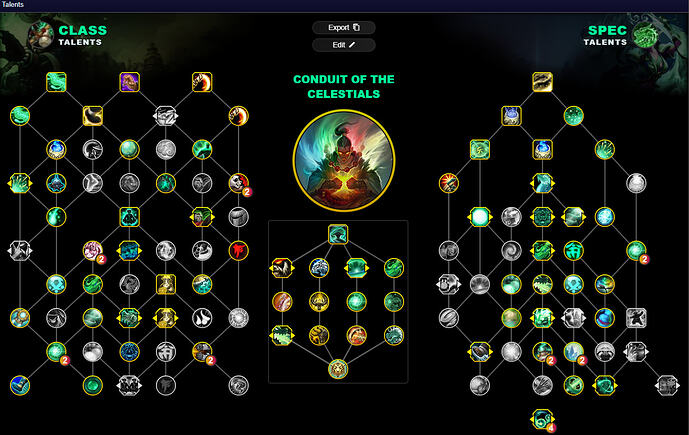Select the red talent icon in Class Talents

(238, 249)
